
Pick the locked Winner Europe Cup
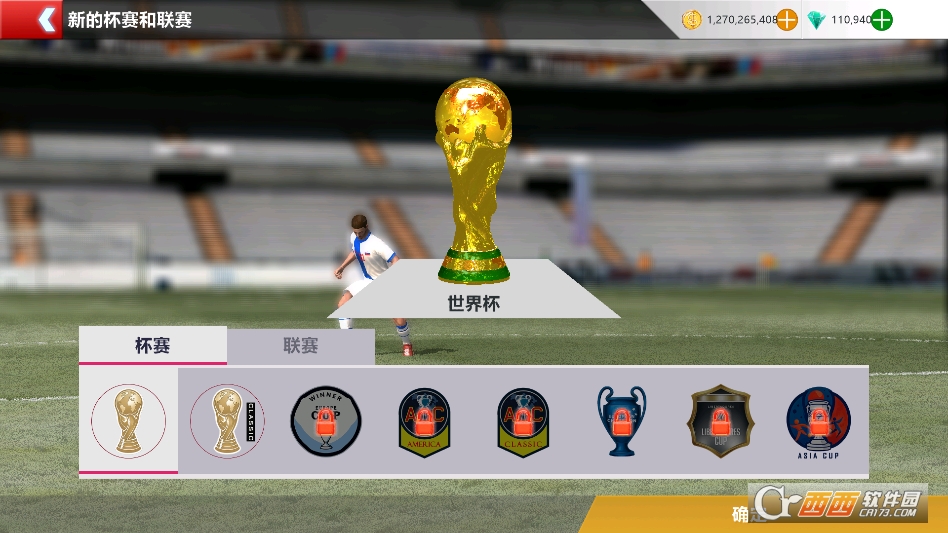tap(326, 421)
